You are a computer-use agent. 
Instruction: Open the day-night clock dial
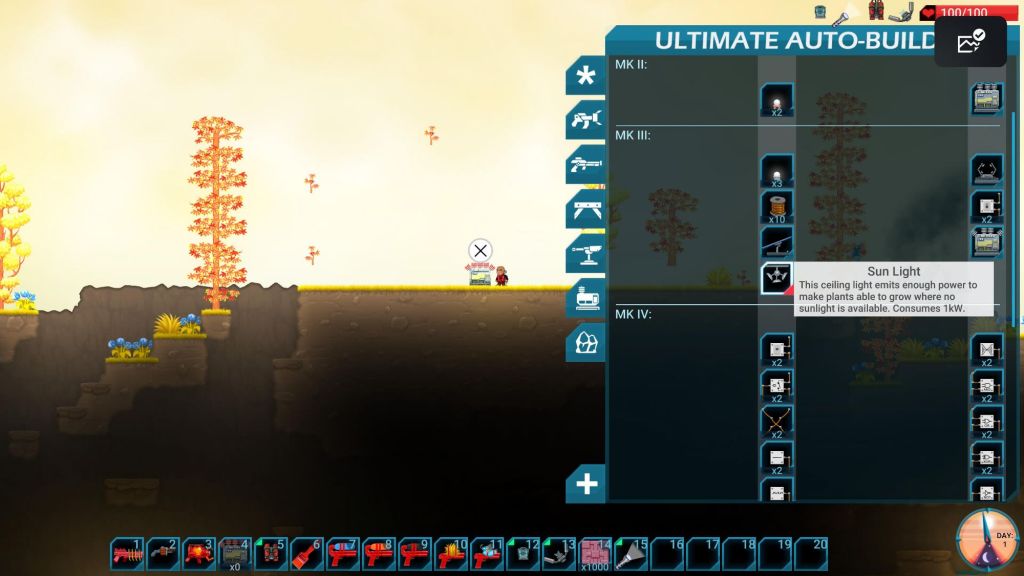click(x=986, y=540)
